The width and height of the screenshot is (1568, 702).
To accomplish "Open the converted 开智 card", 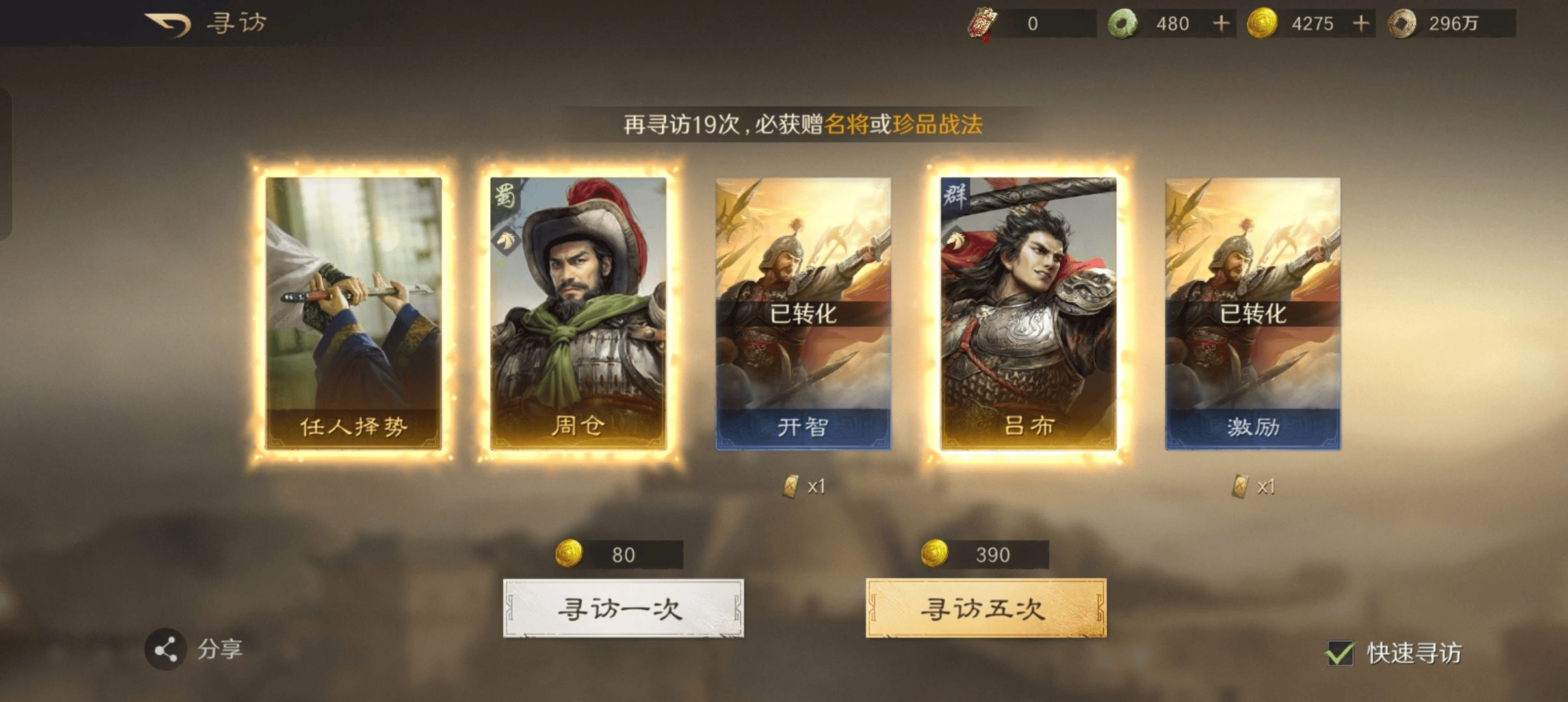I will pyautogui.click(x=803, y=313).
